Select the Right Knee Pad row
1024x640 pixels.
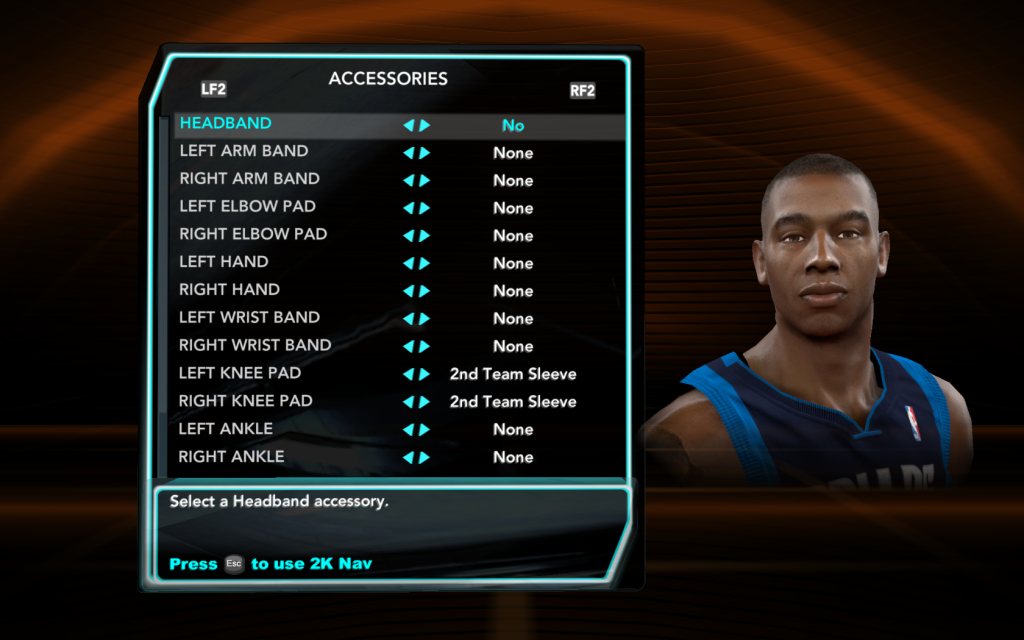tap(246, 401)
